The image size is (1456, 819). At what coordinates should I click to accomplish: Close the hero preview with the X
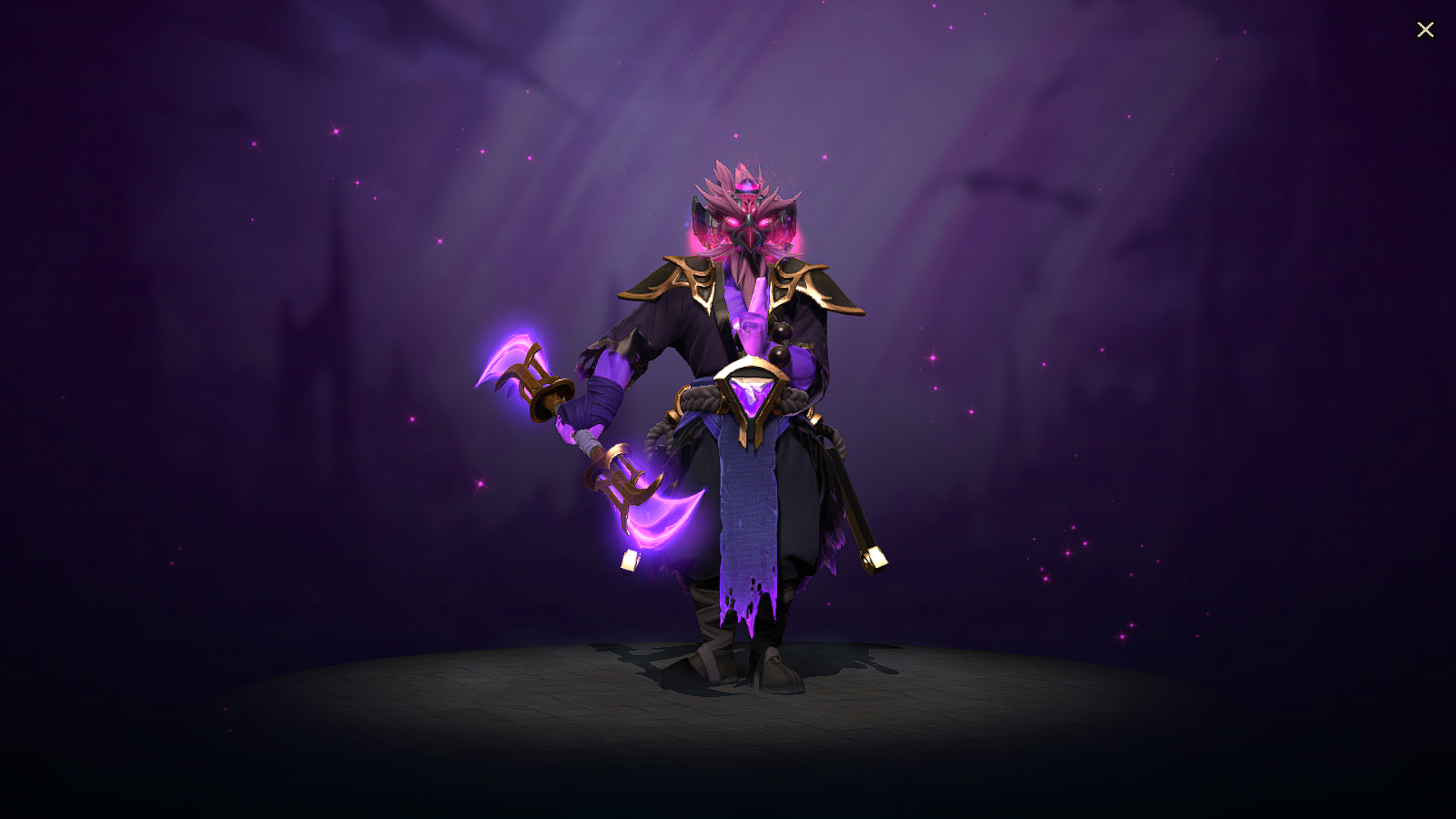coord(1426,30)
